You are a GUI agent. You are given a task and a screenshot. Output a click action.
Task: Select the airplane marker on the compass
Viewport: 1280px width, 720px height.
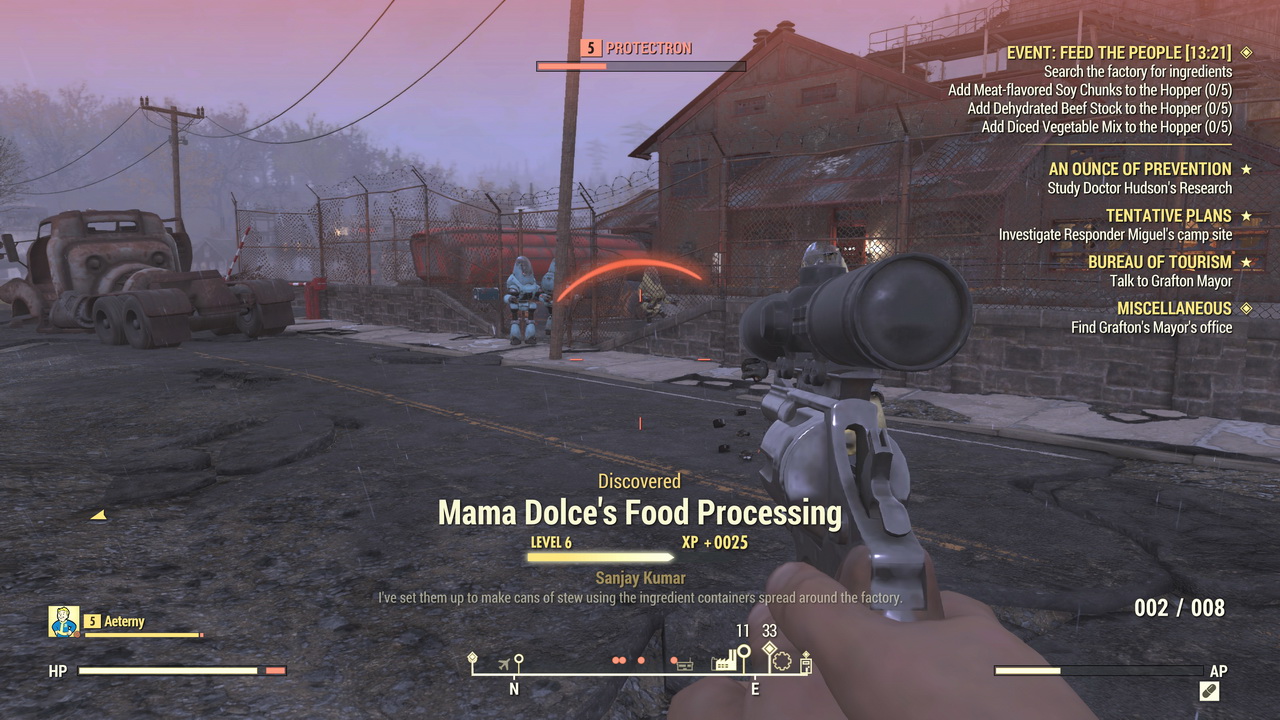[x=503, y=663]
